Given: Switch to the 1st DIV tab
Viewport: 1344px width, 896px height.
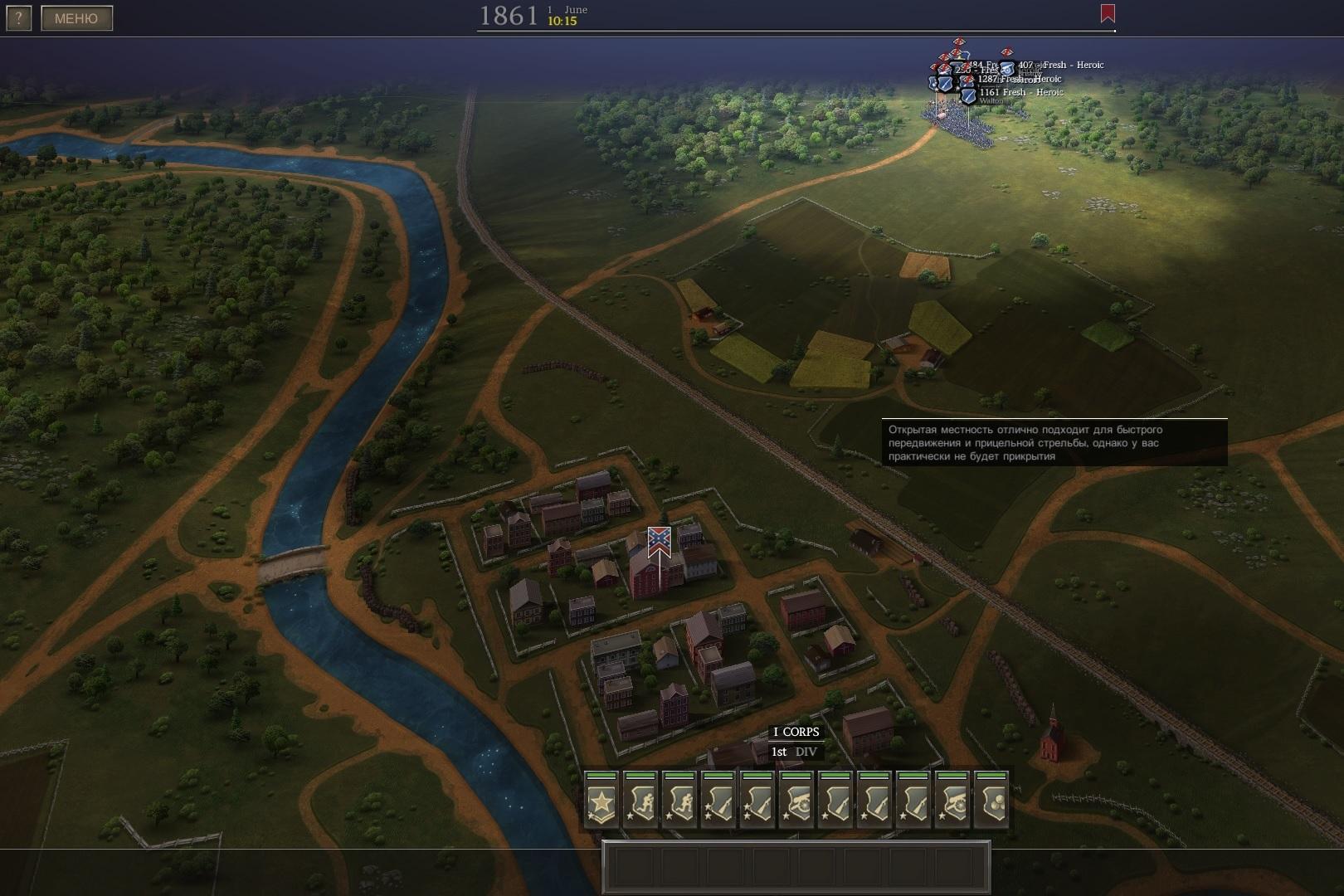Looking at the screenshot, I should [794, 752].
